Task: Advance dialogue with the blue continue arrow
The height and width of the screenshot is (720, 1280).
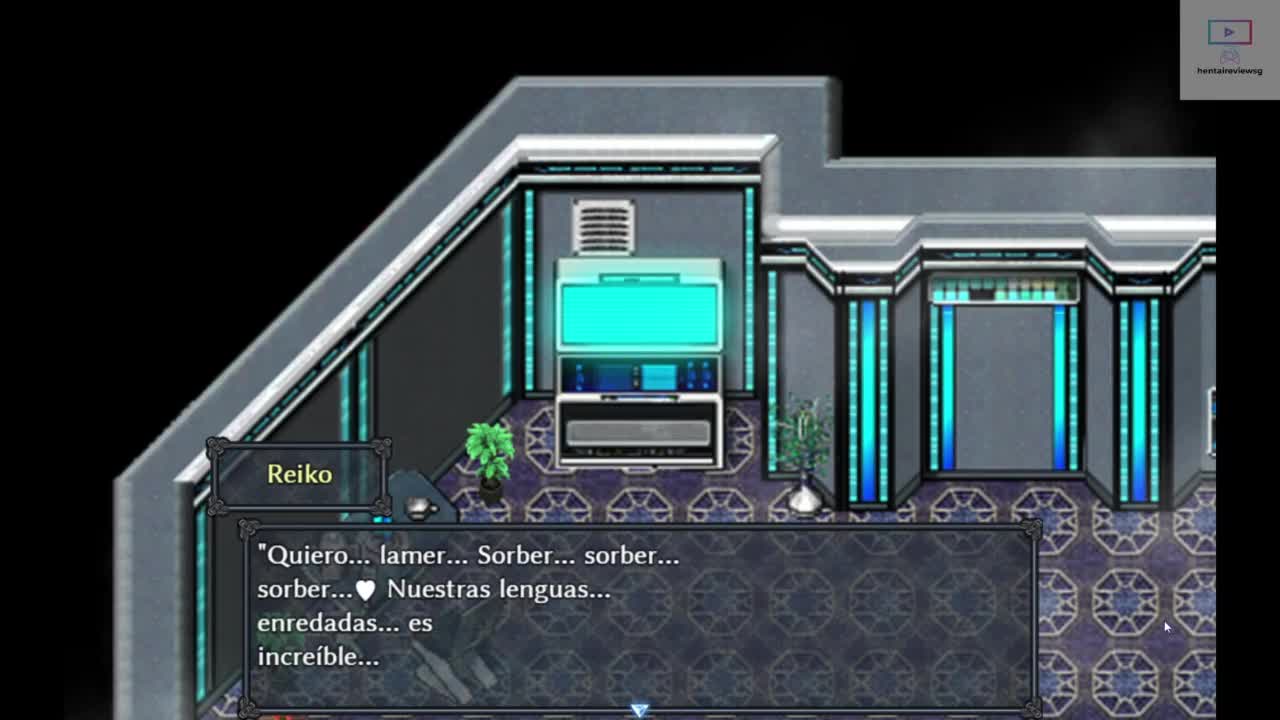Action: (x=639, y=709)
